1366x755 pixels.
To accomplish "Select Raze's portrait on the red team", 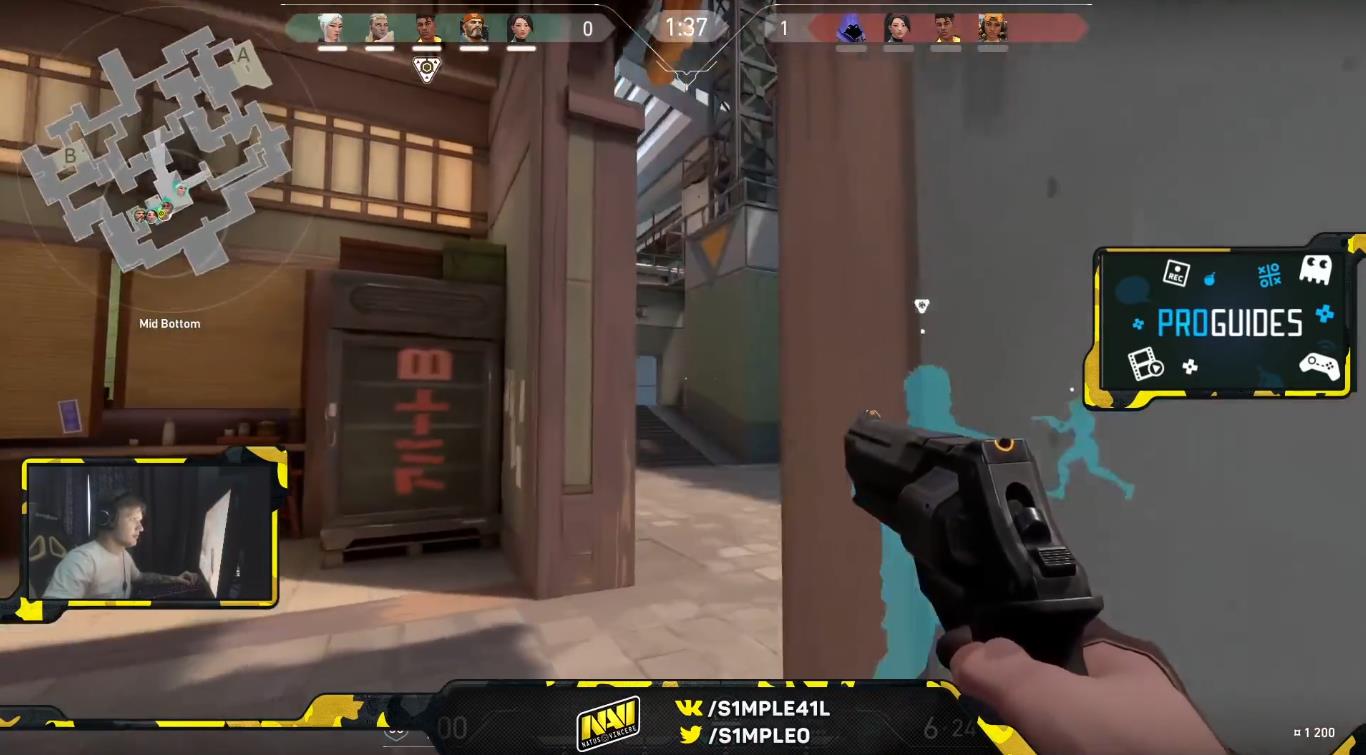I will [x=992, y=28].
